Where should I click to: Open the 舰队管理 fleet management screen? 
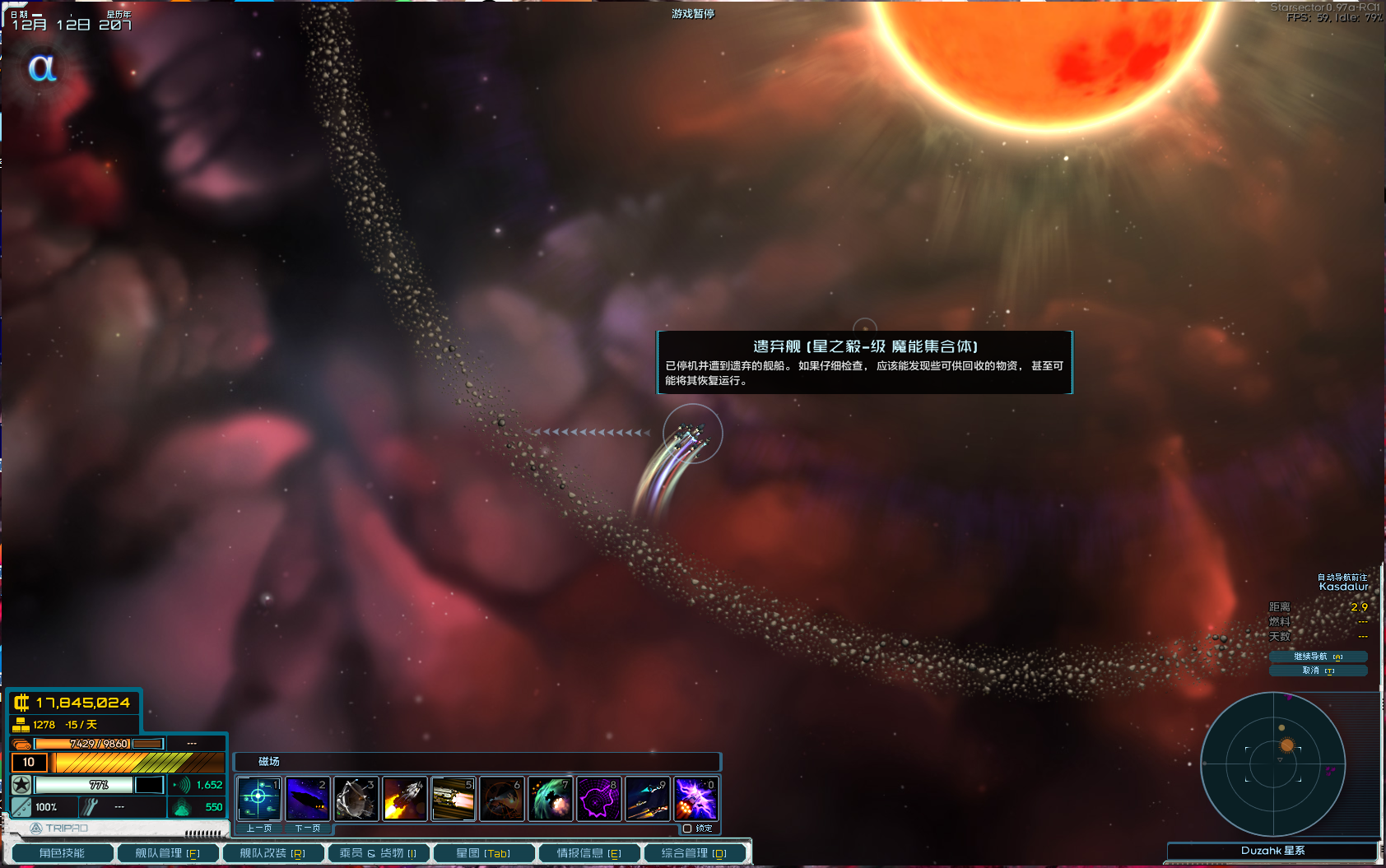[x=167, y=853]
